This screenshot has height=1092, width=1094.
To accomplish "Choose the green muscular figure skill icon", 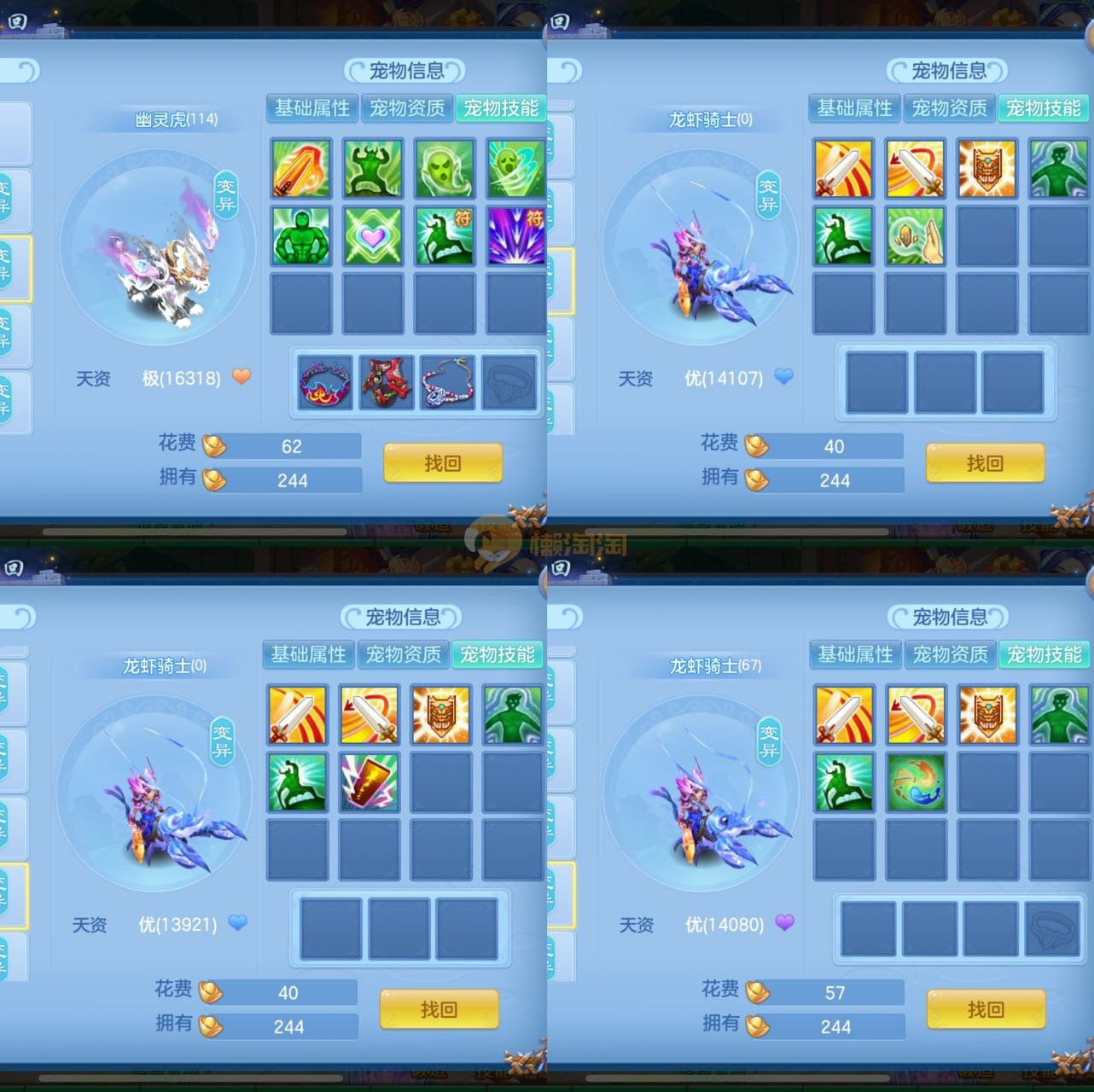I will [301, 235].
